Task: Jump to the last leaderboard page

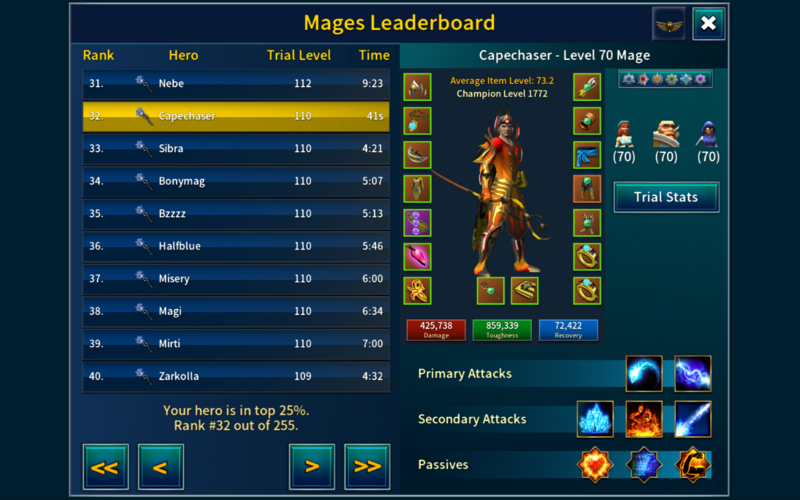Action: click(366, 466)
